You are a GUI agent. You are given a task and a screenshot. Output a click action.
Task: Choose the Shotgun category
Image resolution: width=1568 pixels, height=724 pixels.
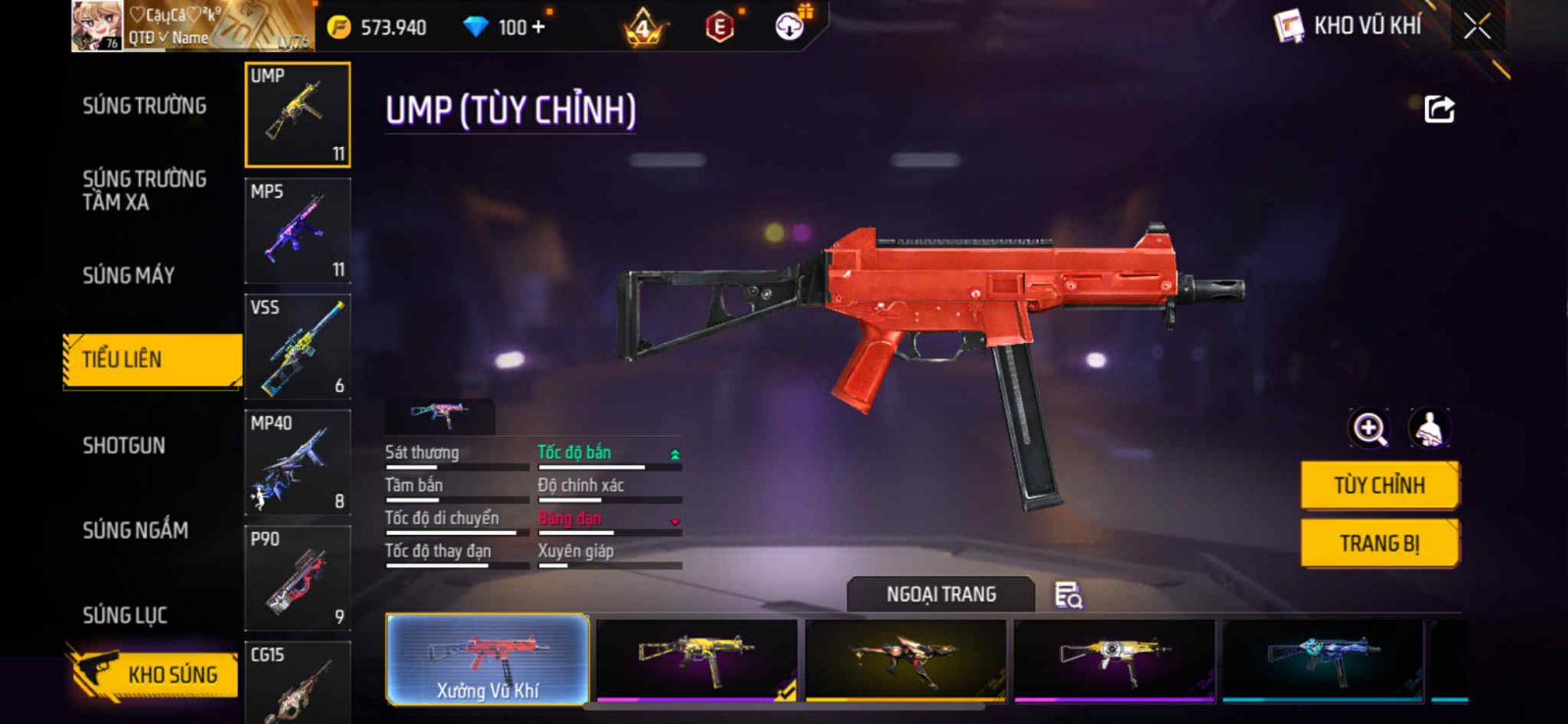tap(123, 446)
